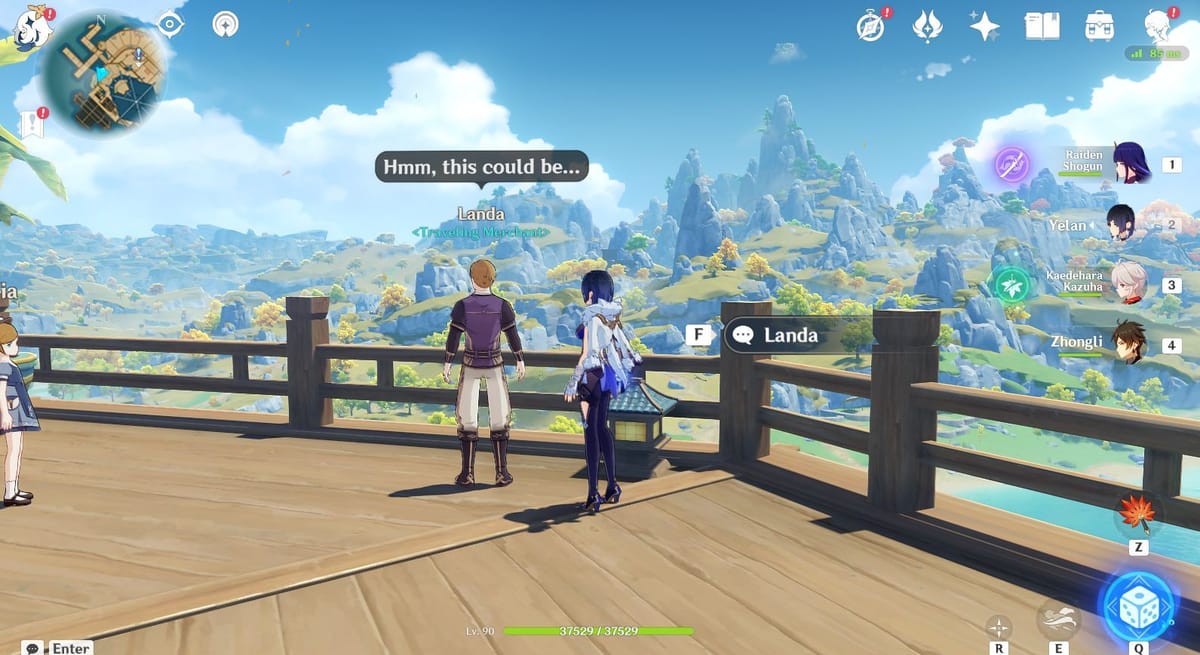This screenshot has width=1200, height=655.
Task: Switch to Raiden Shogun
Action: click(x=1130, y=164)
